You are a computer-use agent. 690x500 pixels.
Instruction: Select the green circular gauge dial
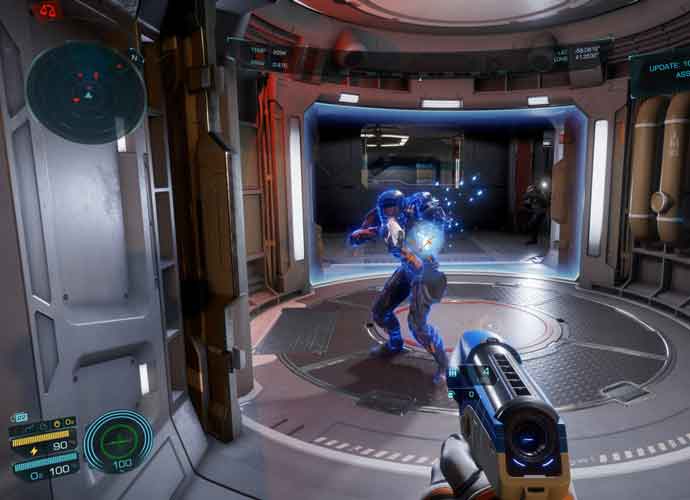(118, 440)
